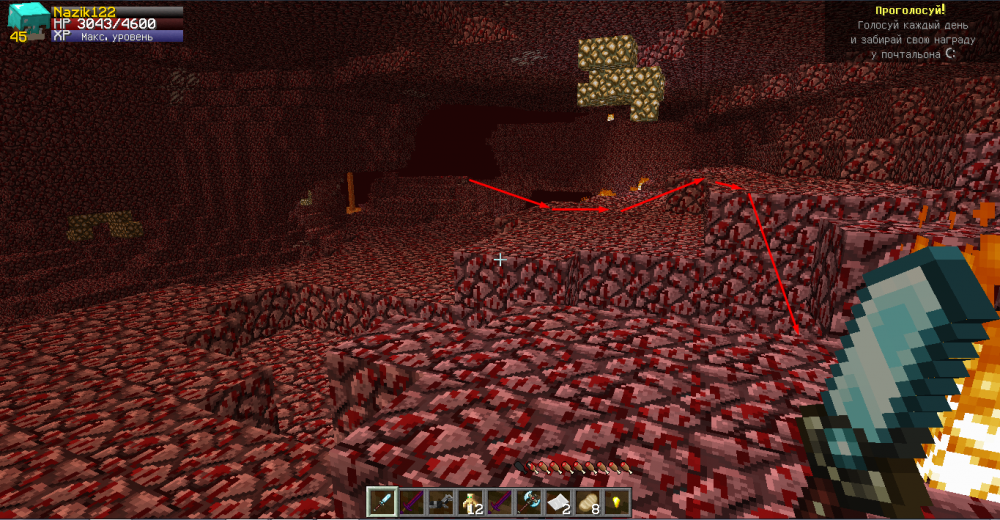Select the yellow gem hotbar slot
Screen dimensions: 1000x520
pyautogui.click(x=617, y=501)
